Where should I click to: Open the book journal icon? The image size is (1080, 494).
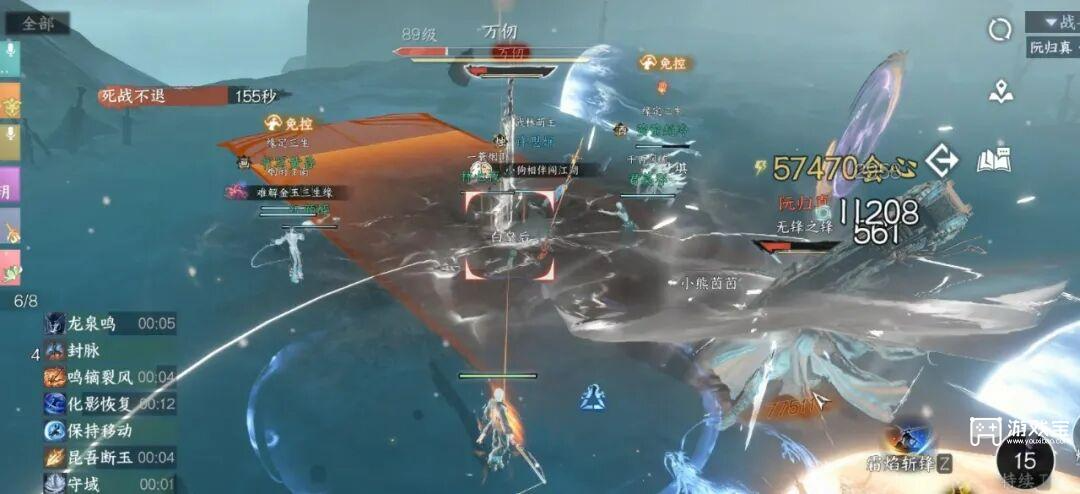point(994,160)
